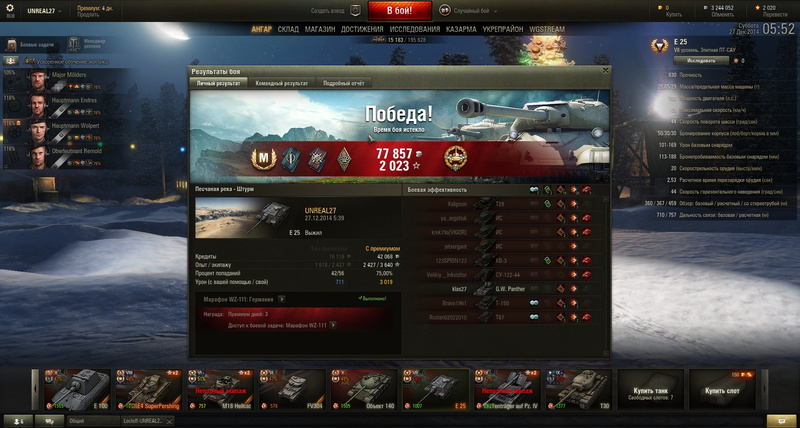Select the Объект 140 tank in carousel

(x=364, y=388)
